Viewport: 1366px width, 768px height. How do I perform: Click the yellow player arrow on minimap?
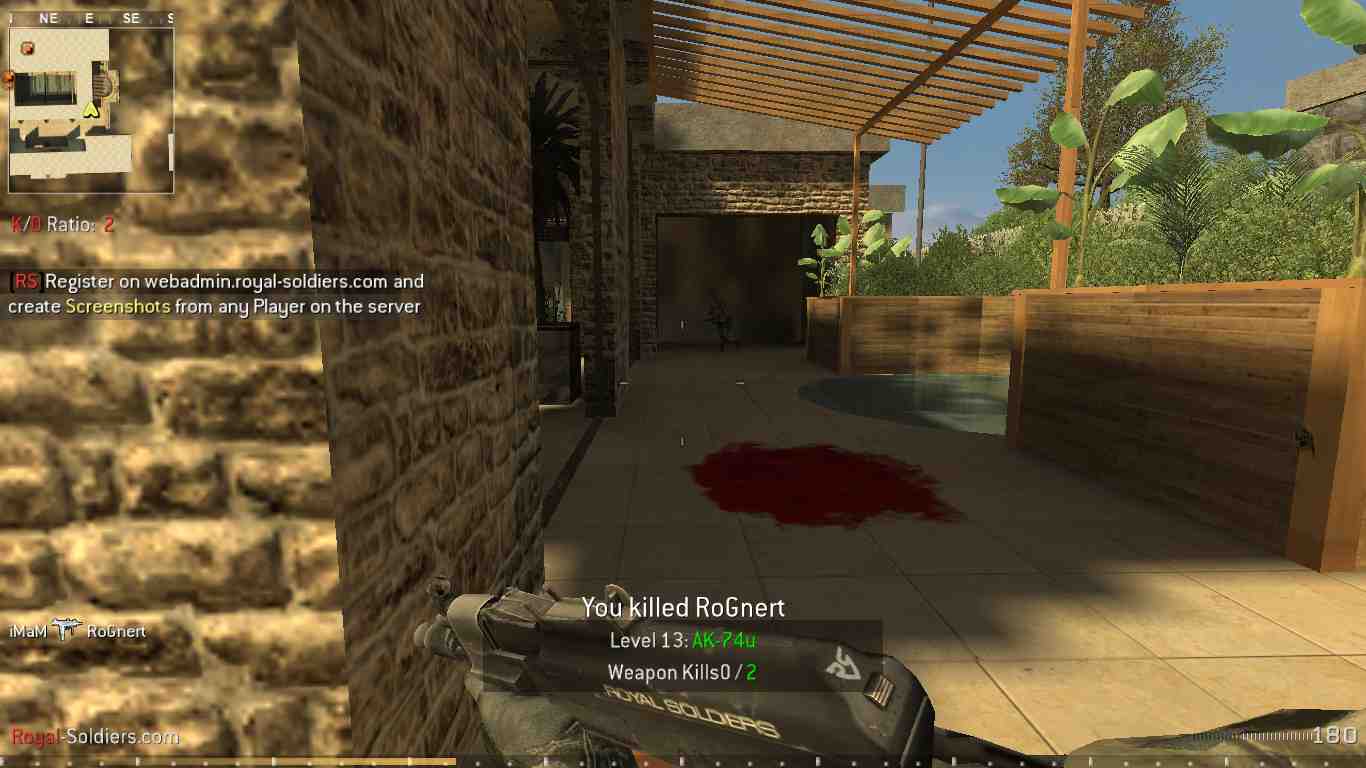tap(89, 110)
